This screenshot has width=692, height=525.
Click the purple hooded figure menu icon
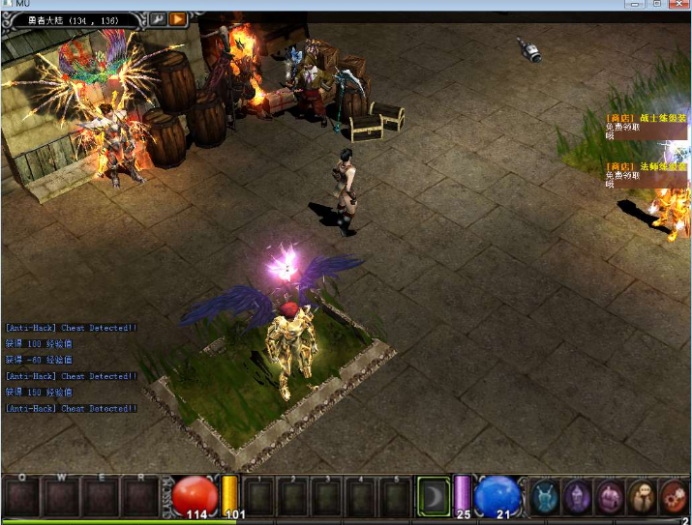[578, 496]
